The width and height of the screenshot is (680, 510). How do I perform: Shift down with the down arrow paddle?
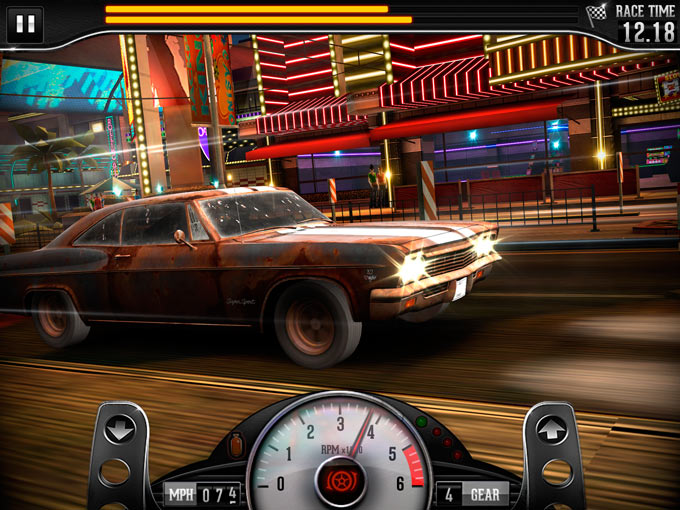click(x=120, y=431)
